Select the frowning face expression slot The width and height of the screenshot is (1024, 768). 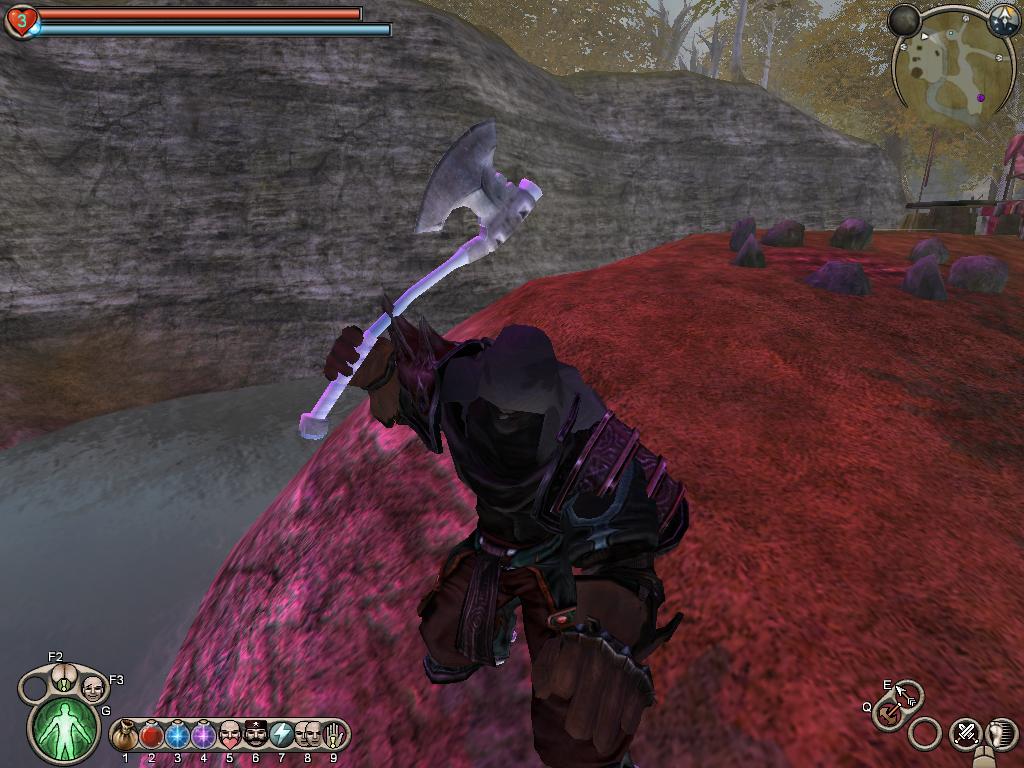click(x=92, y=688)
